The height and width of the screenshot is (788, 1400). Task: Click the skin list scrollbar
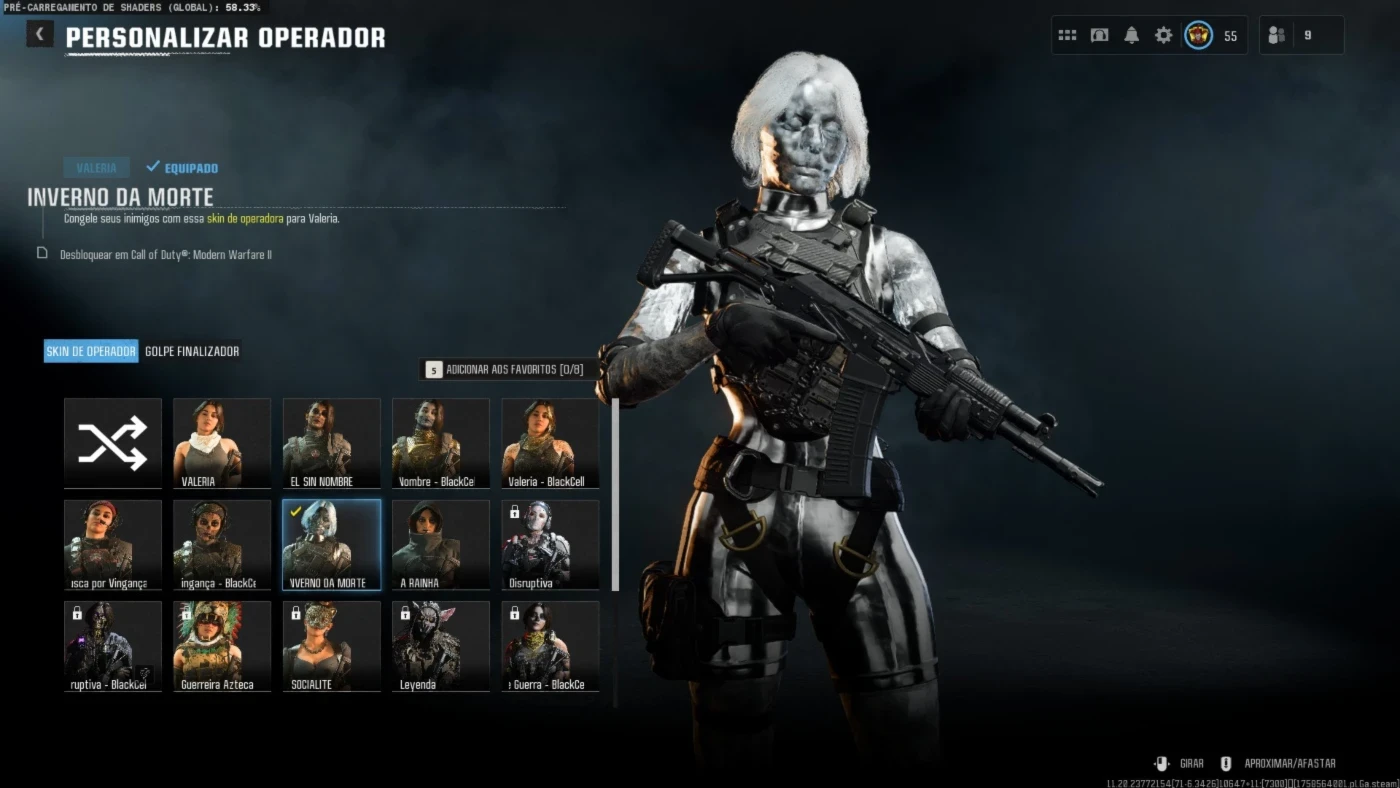click(x=615, y=495)
